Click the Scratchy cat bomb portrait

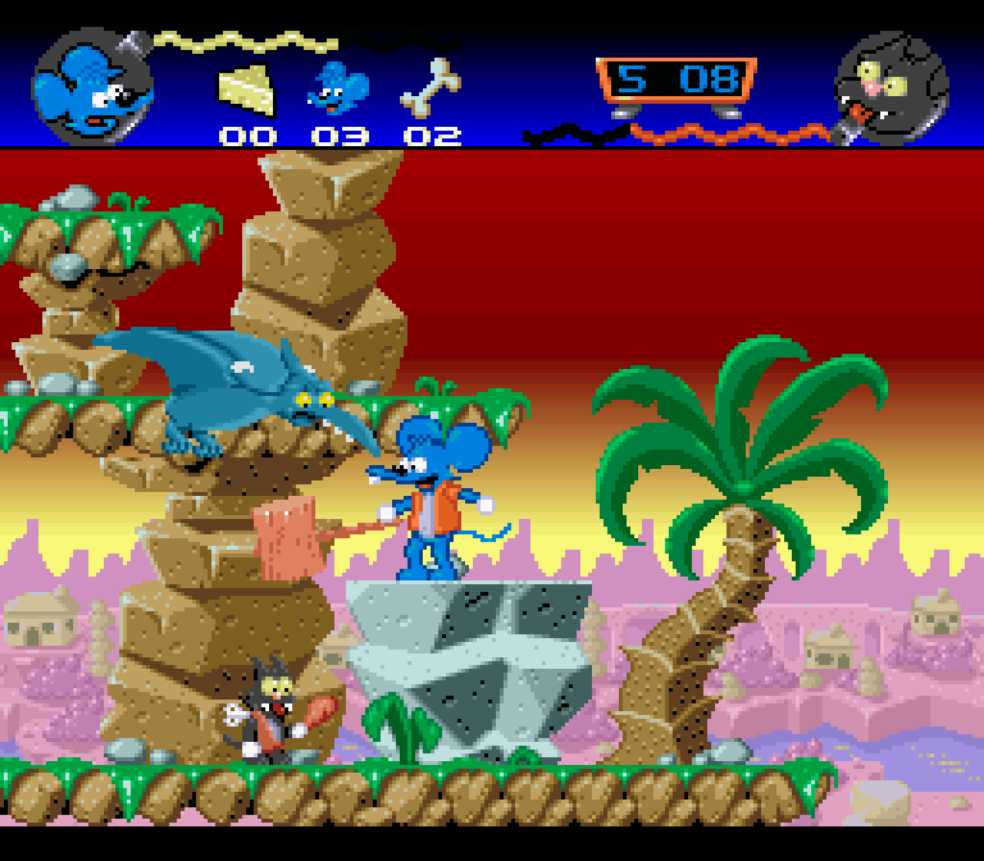point(891,88)
